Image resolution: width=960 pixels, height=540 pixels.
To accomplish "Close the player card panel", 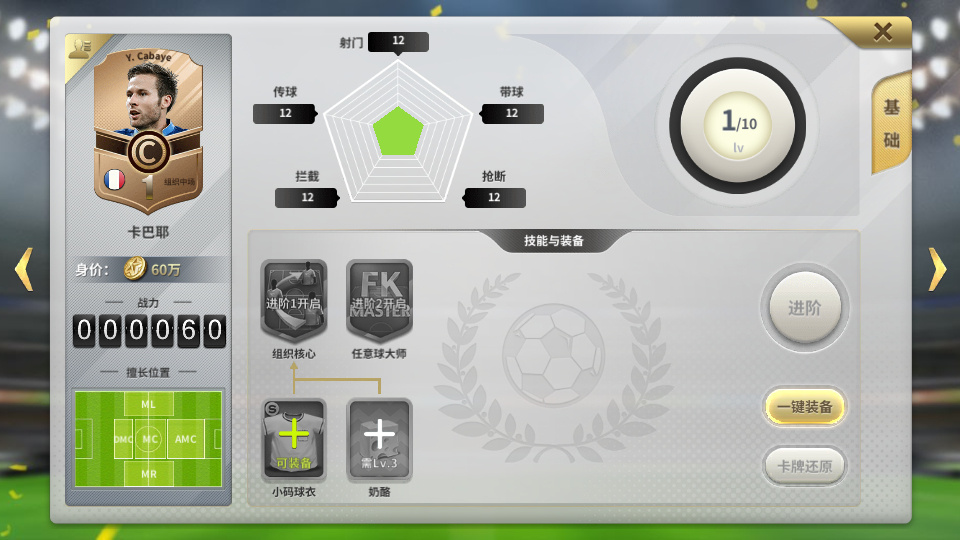I will [882, 32].
